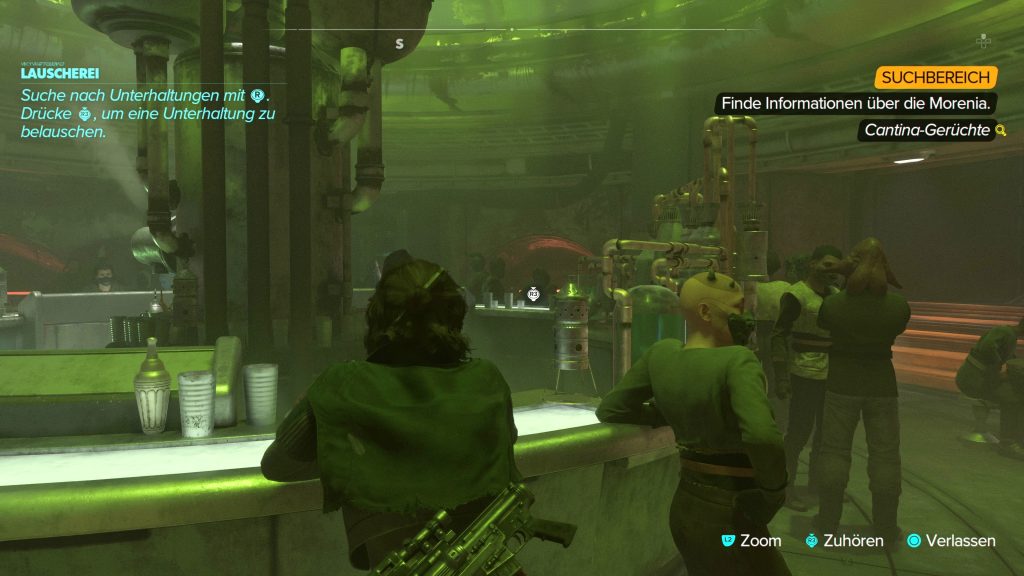Viewport: 1024px width, 576px height.
Task: Select the SUCHBEREICH objective header
Action: pos(936,77)
